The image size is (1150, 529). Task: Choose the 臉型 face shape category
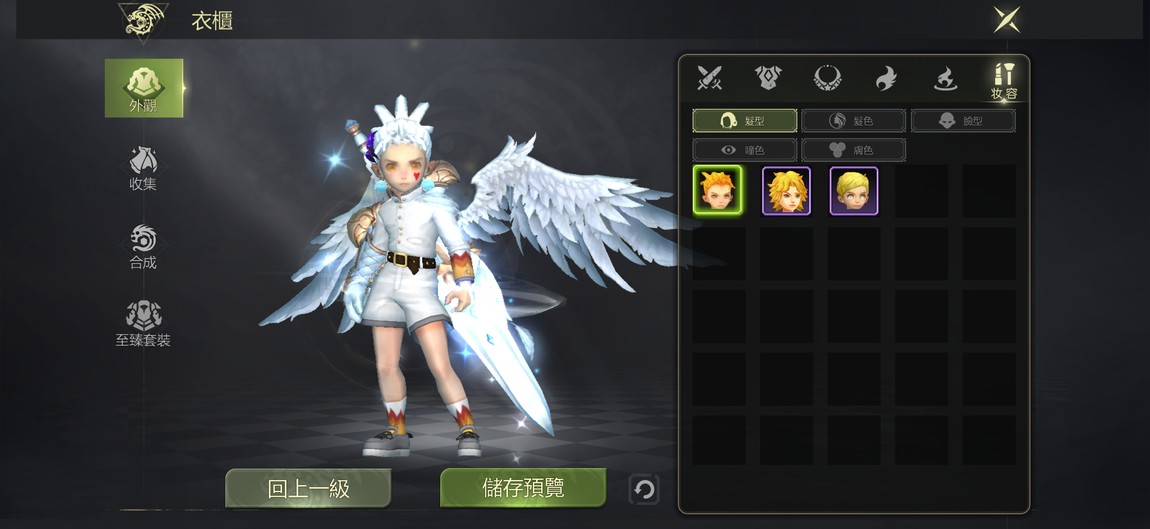(x=962, y=121)
